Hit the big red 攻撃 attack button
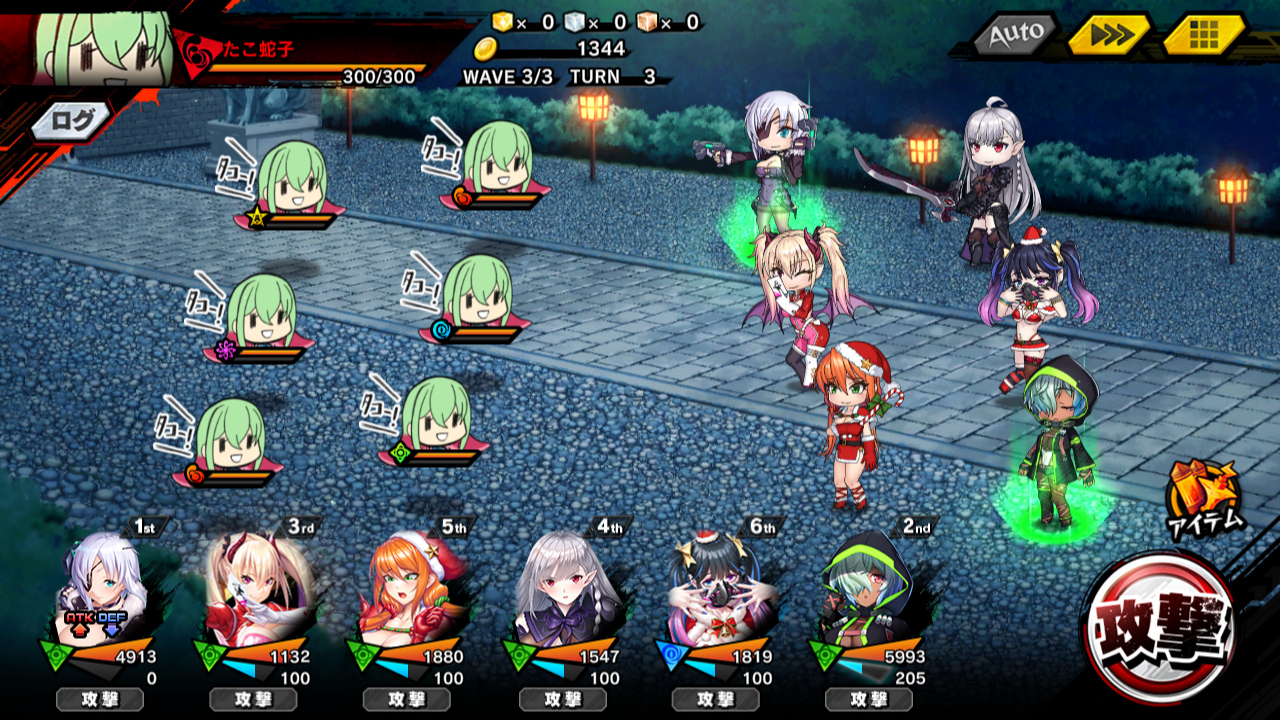Image resolution: width=1280 pixels, height=720 pixels. (x=1162, y=626)
